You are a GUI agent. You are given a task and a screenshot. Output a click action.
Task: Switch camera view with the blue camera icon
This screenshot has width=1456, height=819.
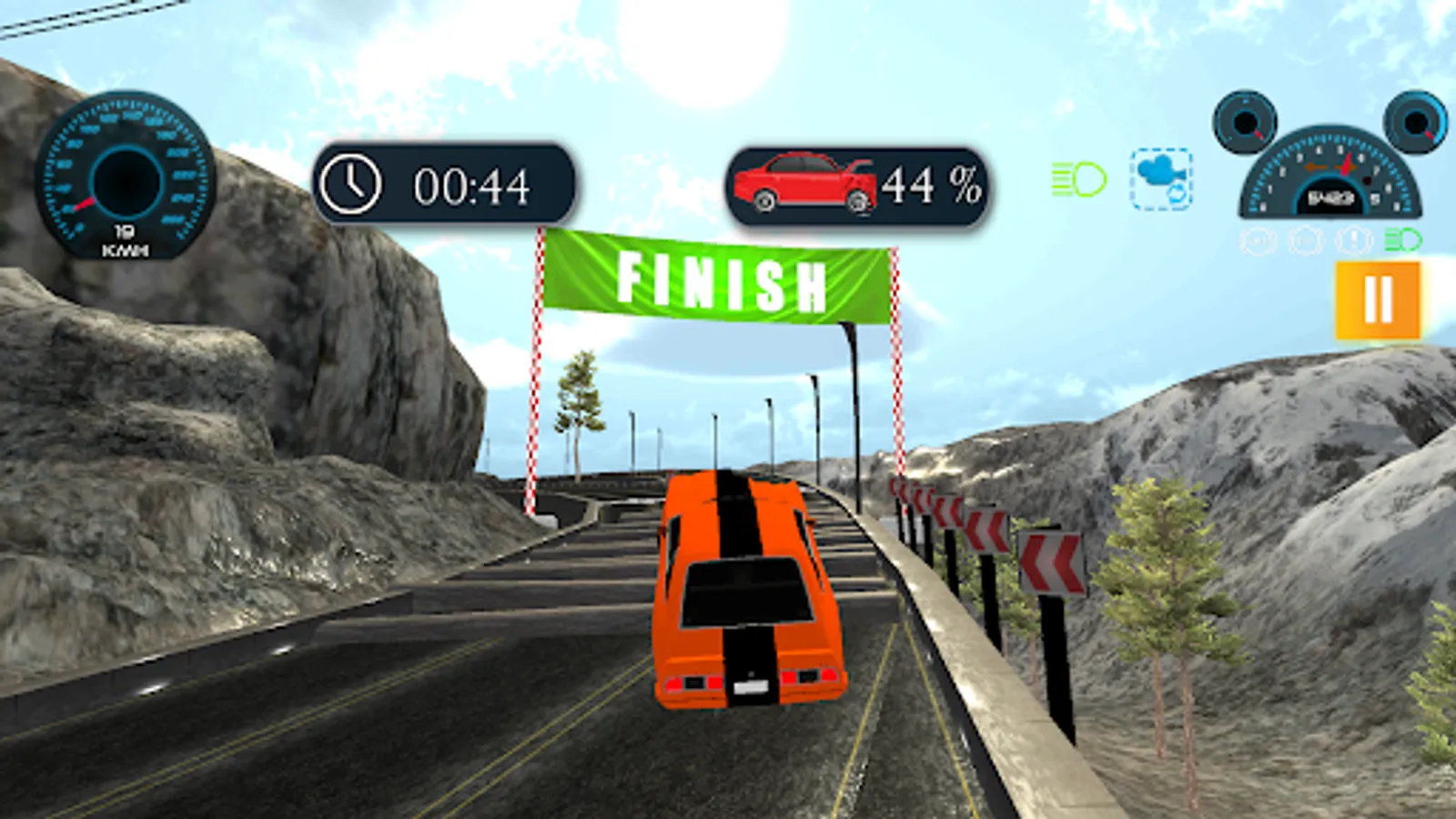(x=1161, y=178)
